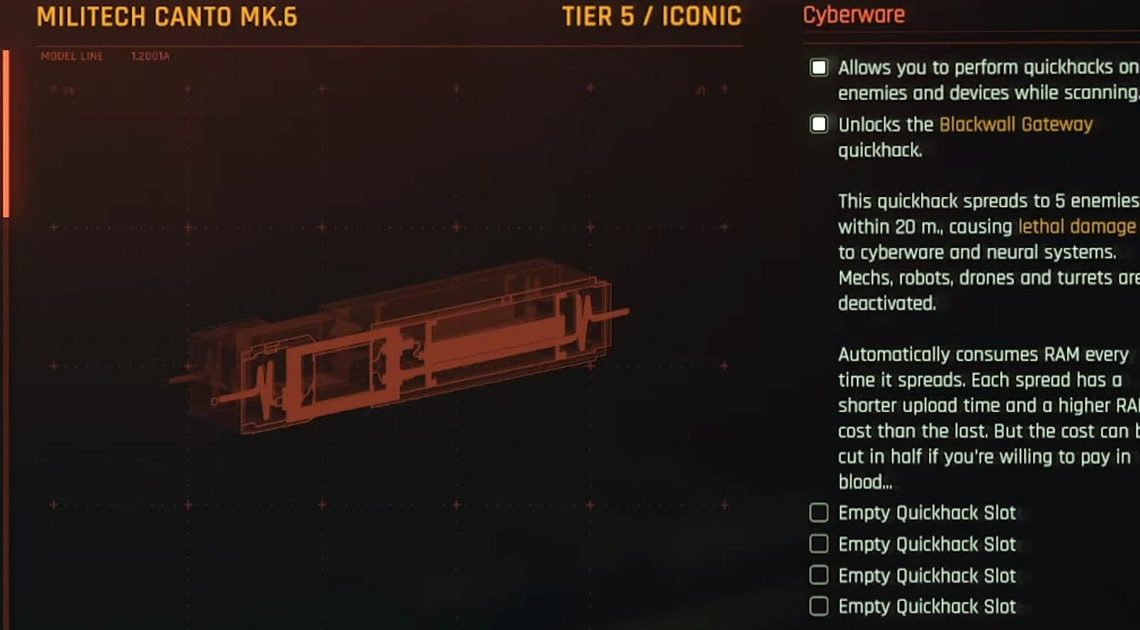1140x630 pixels.
Task: Click the orange scrollbar on the left edge
Action: [6, 134]
